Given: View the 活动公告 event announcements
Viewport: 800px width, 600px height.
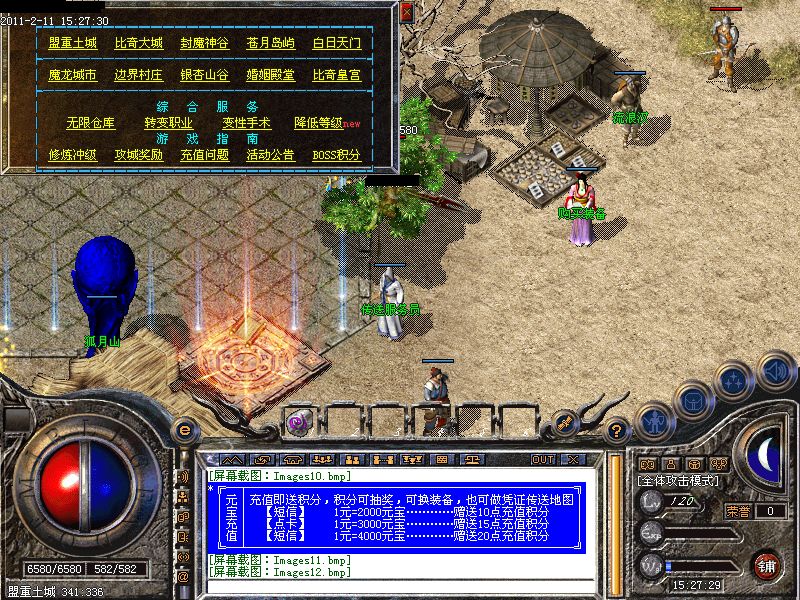Looking at the screenshot, I should point(270,155).
